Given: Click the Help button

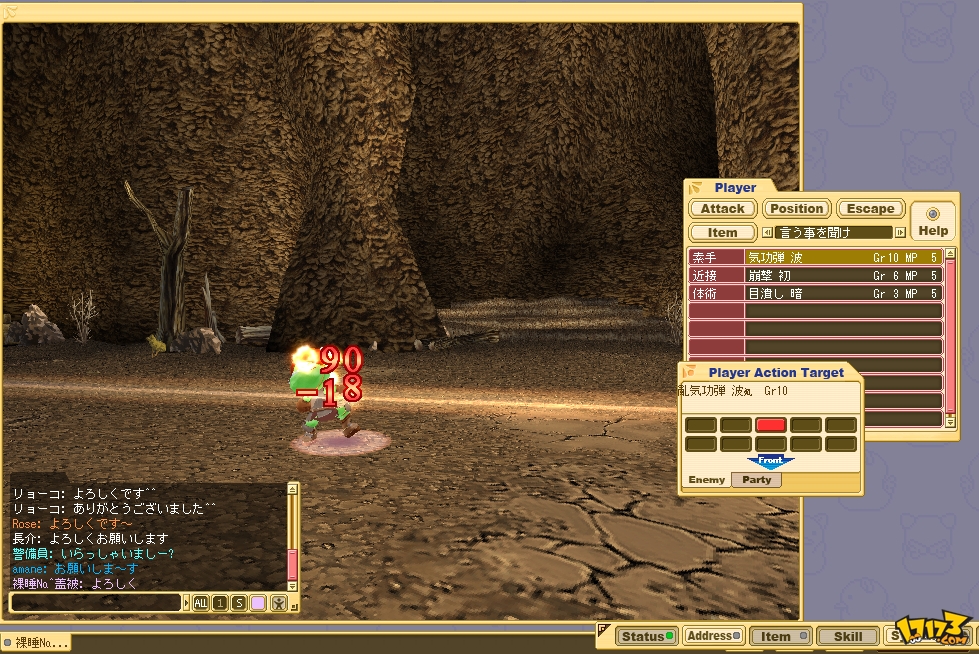Looking at the screenshot, I should click(x=933, y=222).
